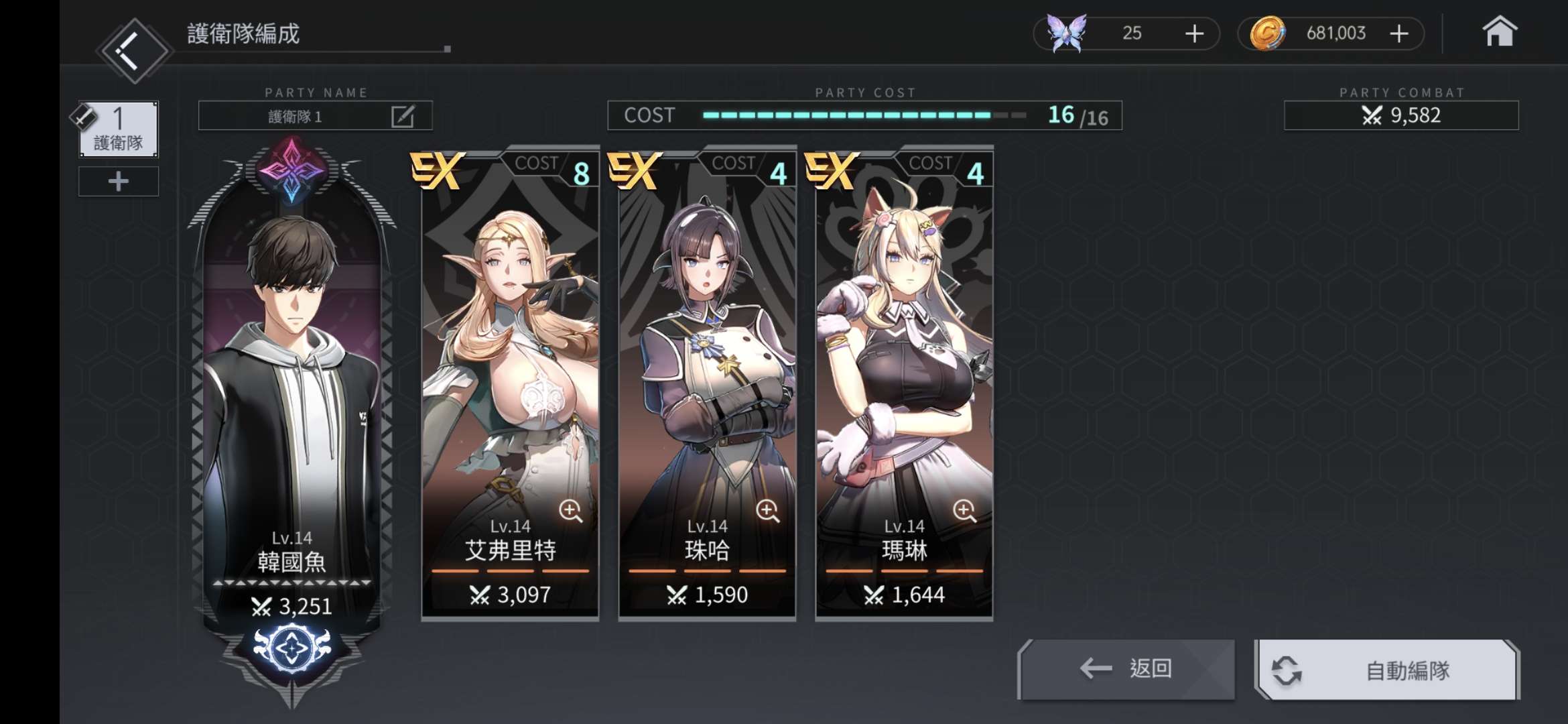Inspect 艾弗里特 with the magnifier icon
This screenshot has width=1568, height=724.
click(570, 511)
